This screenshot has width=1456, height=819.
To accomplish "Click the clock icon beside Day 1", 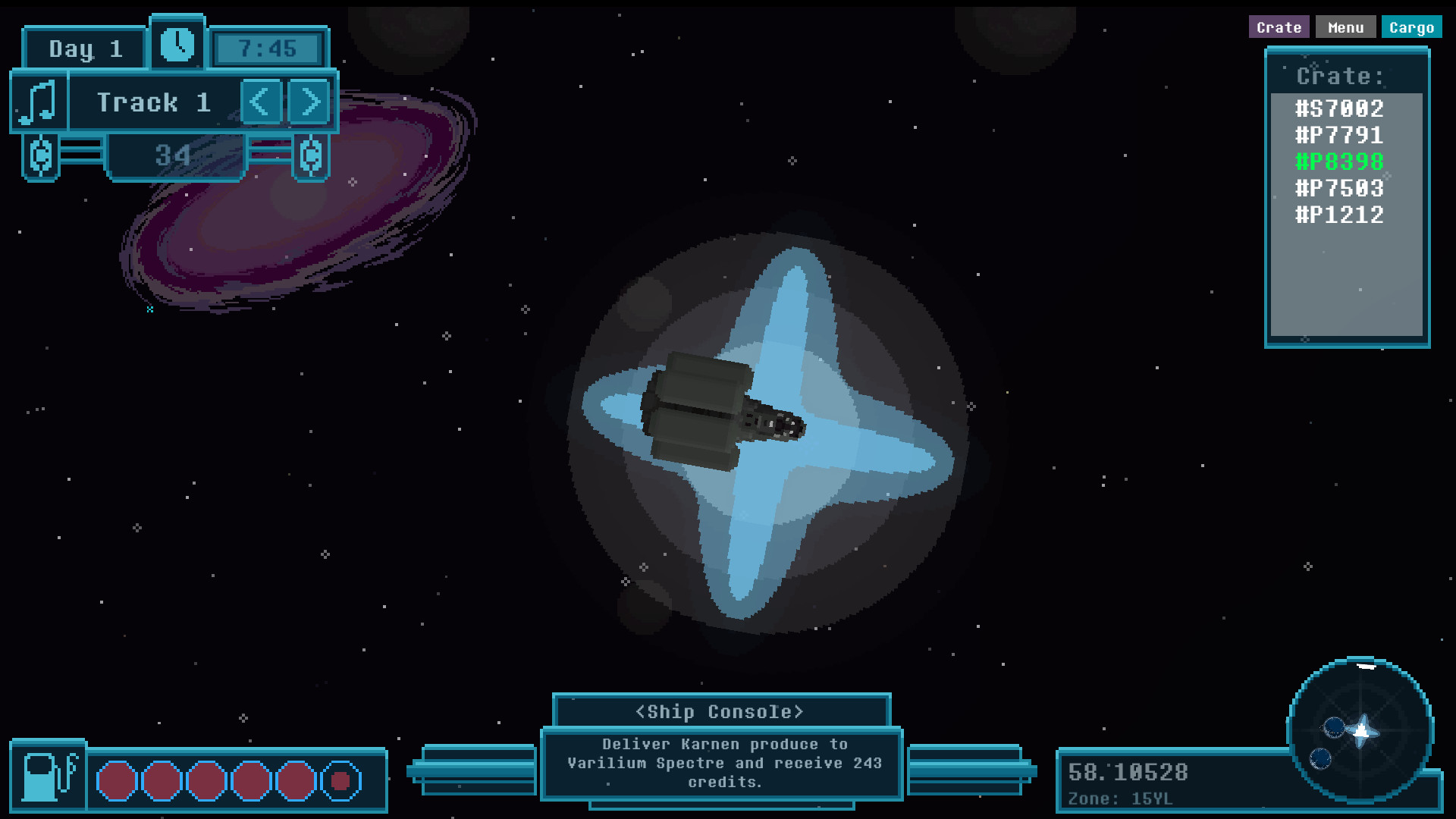I will coord(176,45).
